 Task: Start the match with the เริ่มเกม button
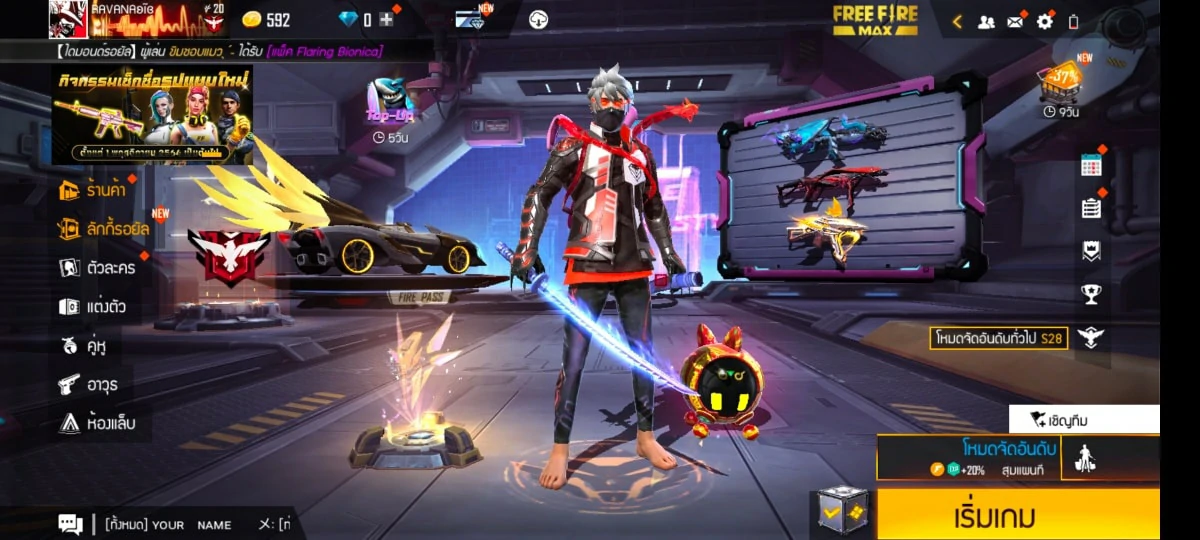coord(1018,515)
